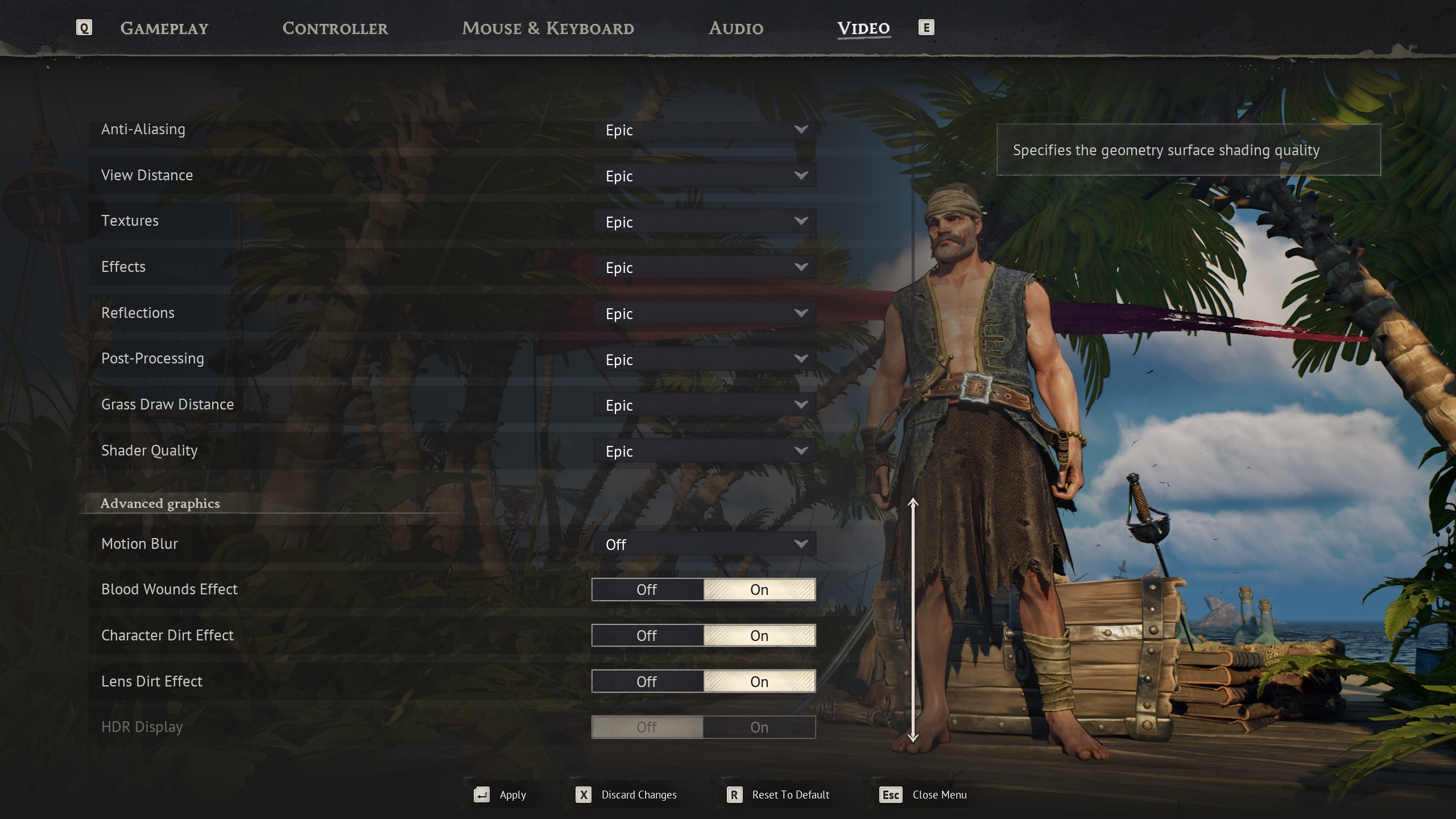This screenshot has height=819, width=1456.
Task: Click the R key icon beside Reset To Default
Action: [x=734, y=795]
